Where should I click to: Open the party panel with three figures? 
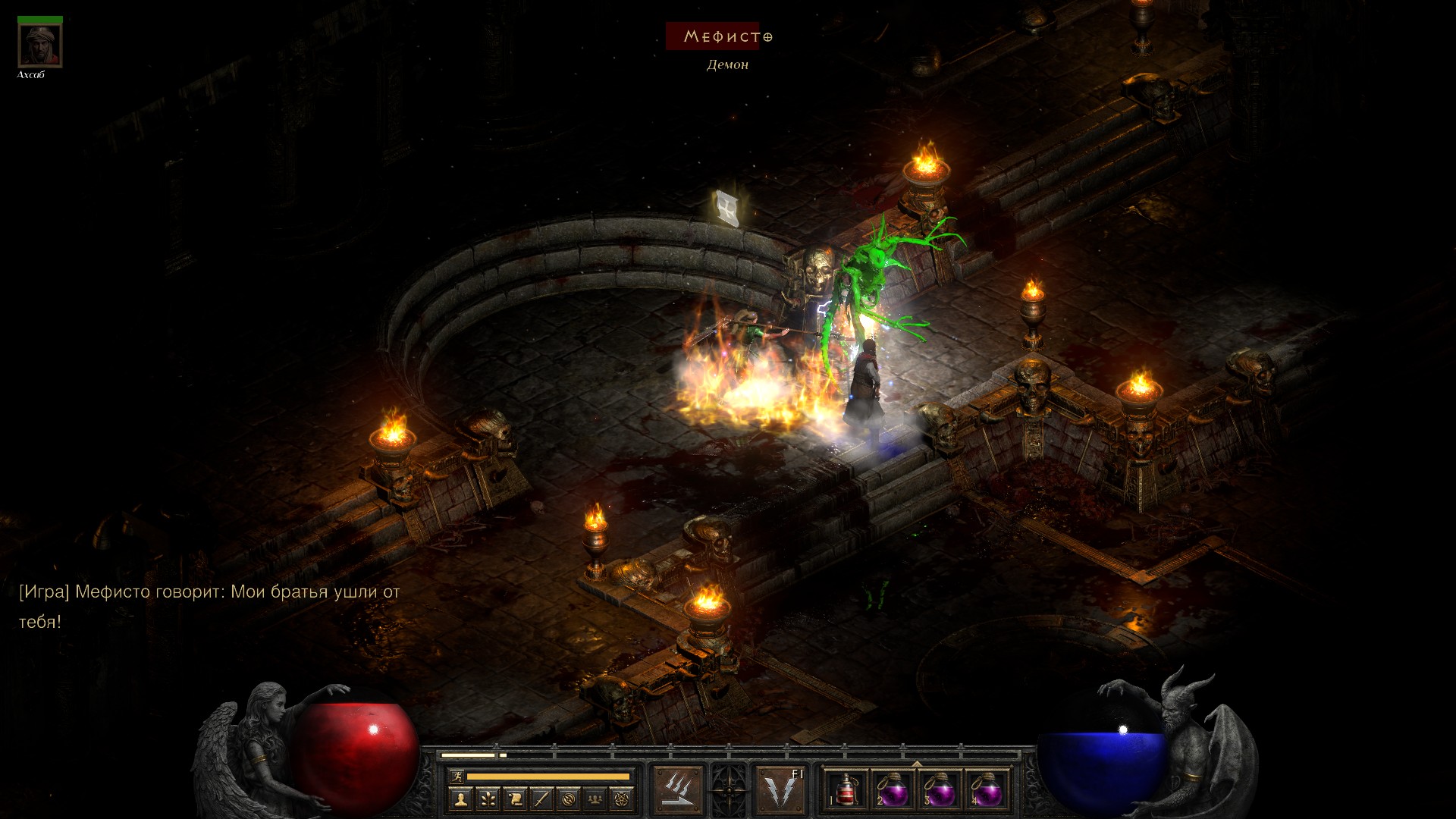pos(595,798)
